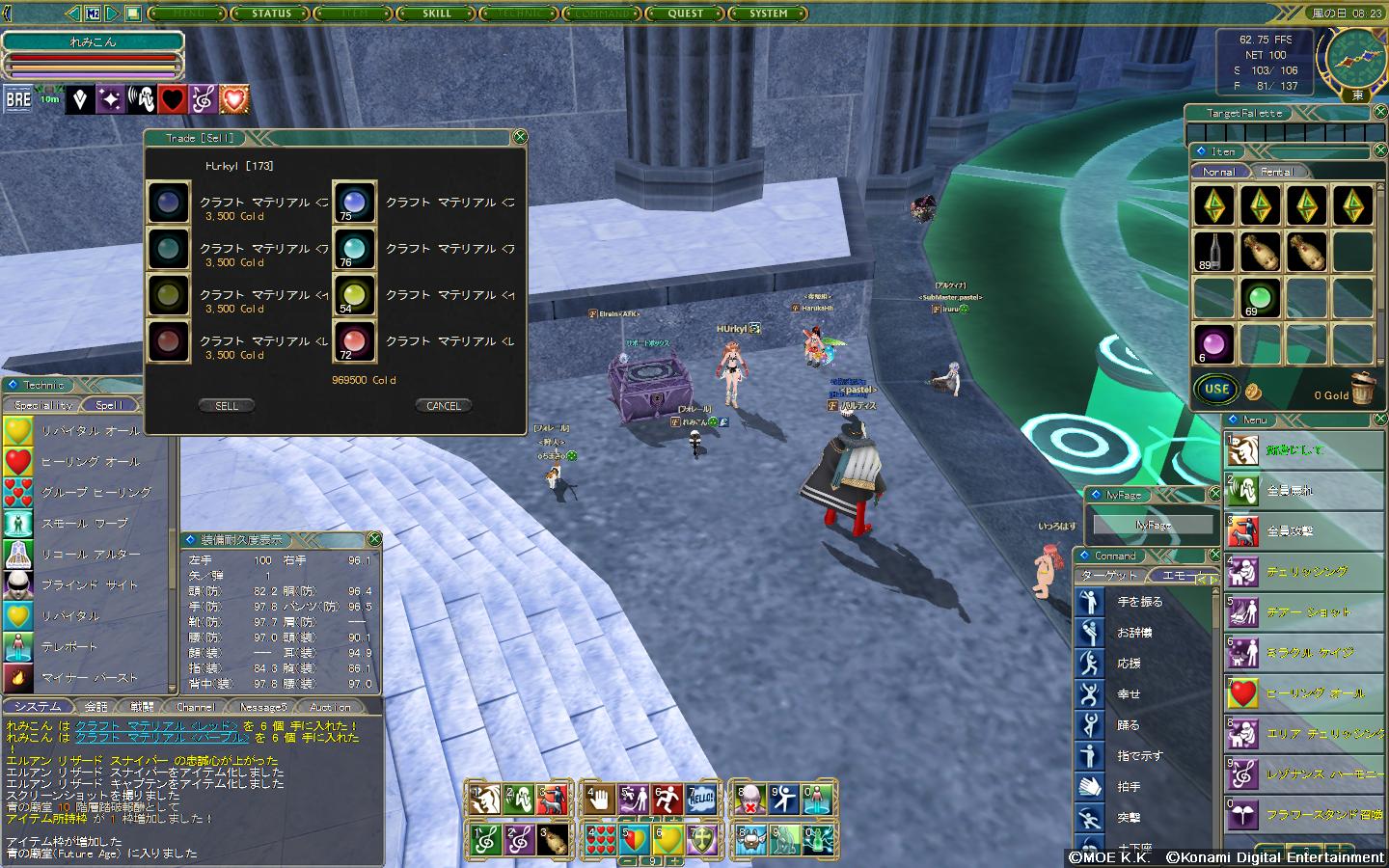1389x868 pixels.
Task: Open the SKILL menu
Action: point(437,14)
